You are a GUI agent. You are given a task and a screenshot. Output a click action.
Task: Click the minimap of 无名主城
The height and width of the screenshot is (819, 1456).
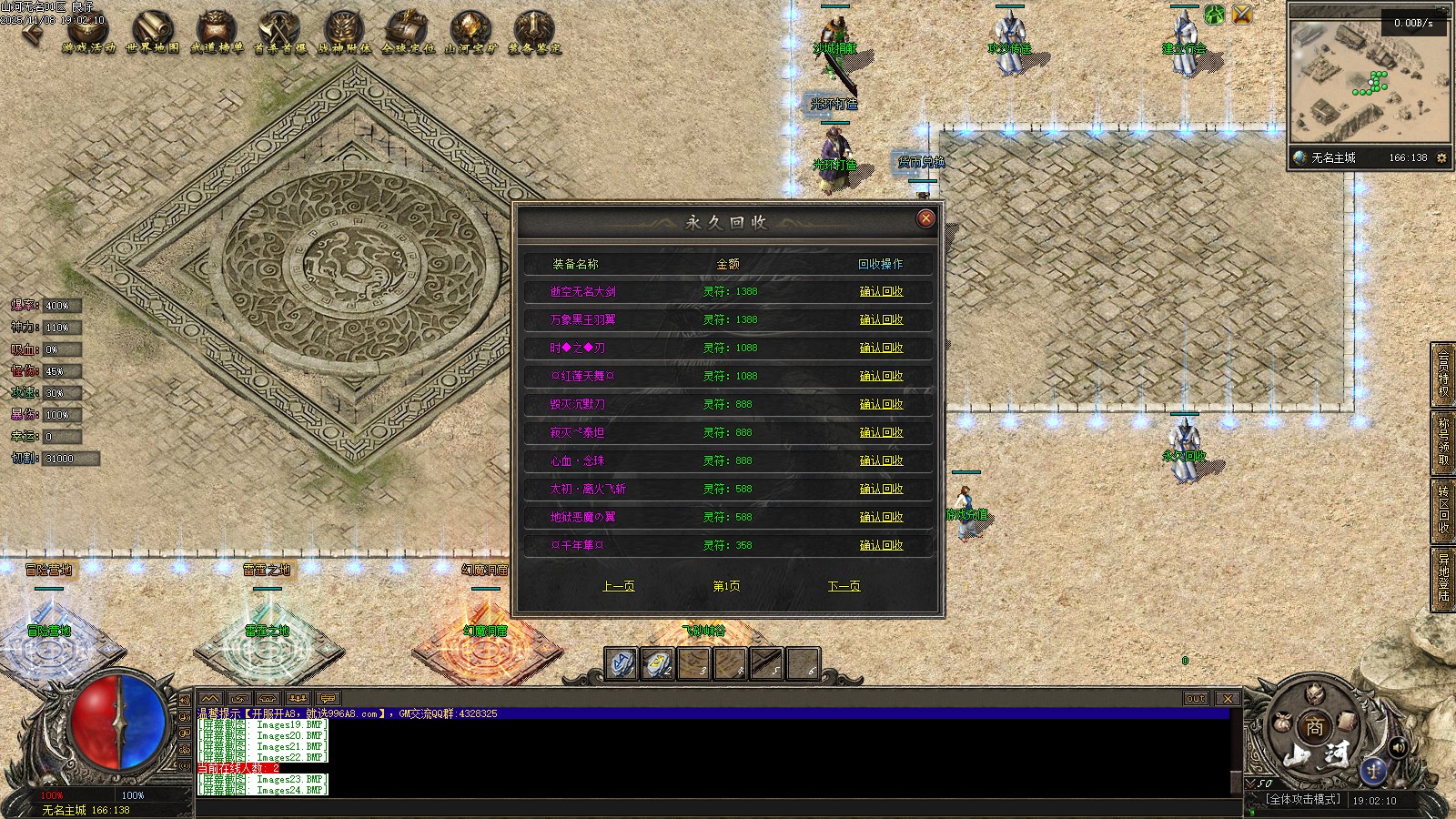pyautogui.click(x=1368, y=82)
